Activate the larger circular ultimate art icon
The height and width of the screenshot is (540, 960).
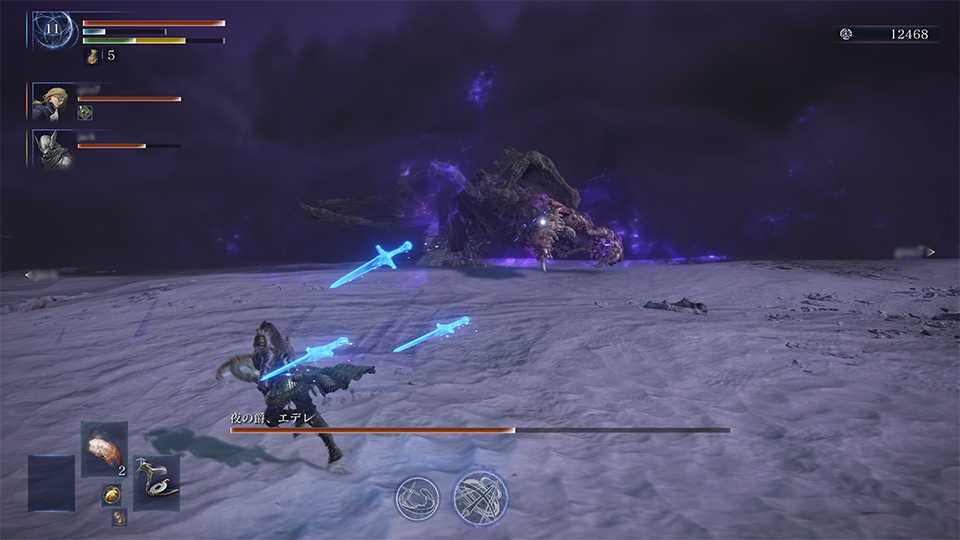481,497
